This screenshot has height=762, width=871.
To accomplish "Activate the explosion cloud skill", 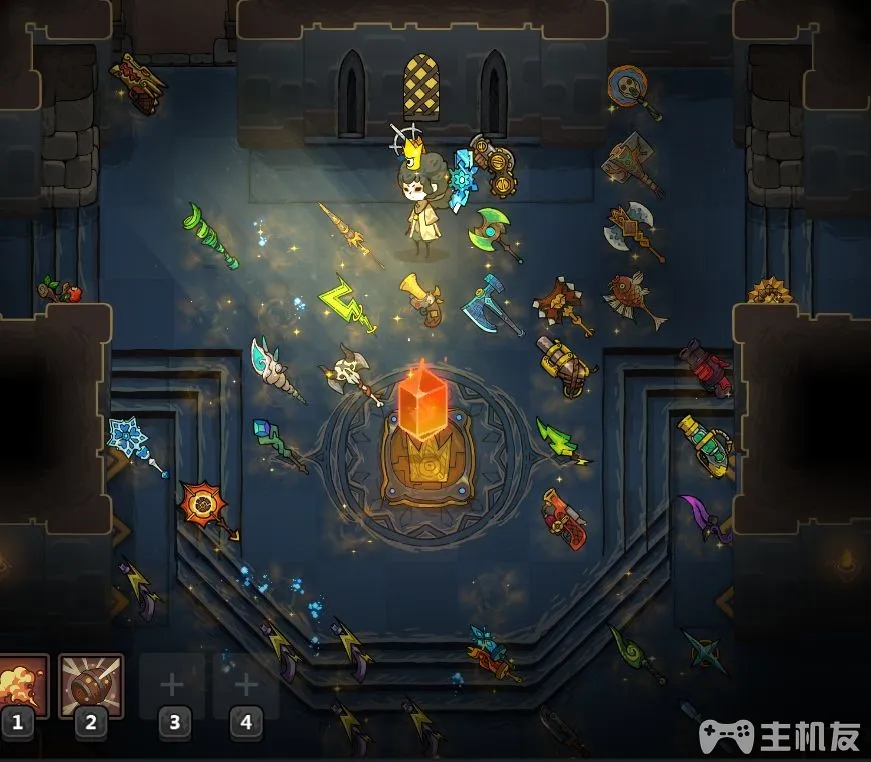I will [20, 686].
